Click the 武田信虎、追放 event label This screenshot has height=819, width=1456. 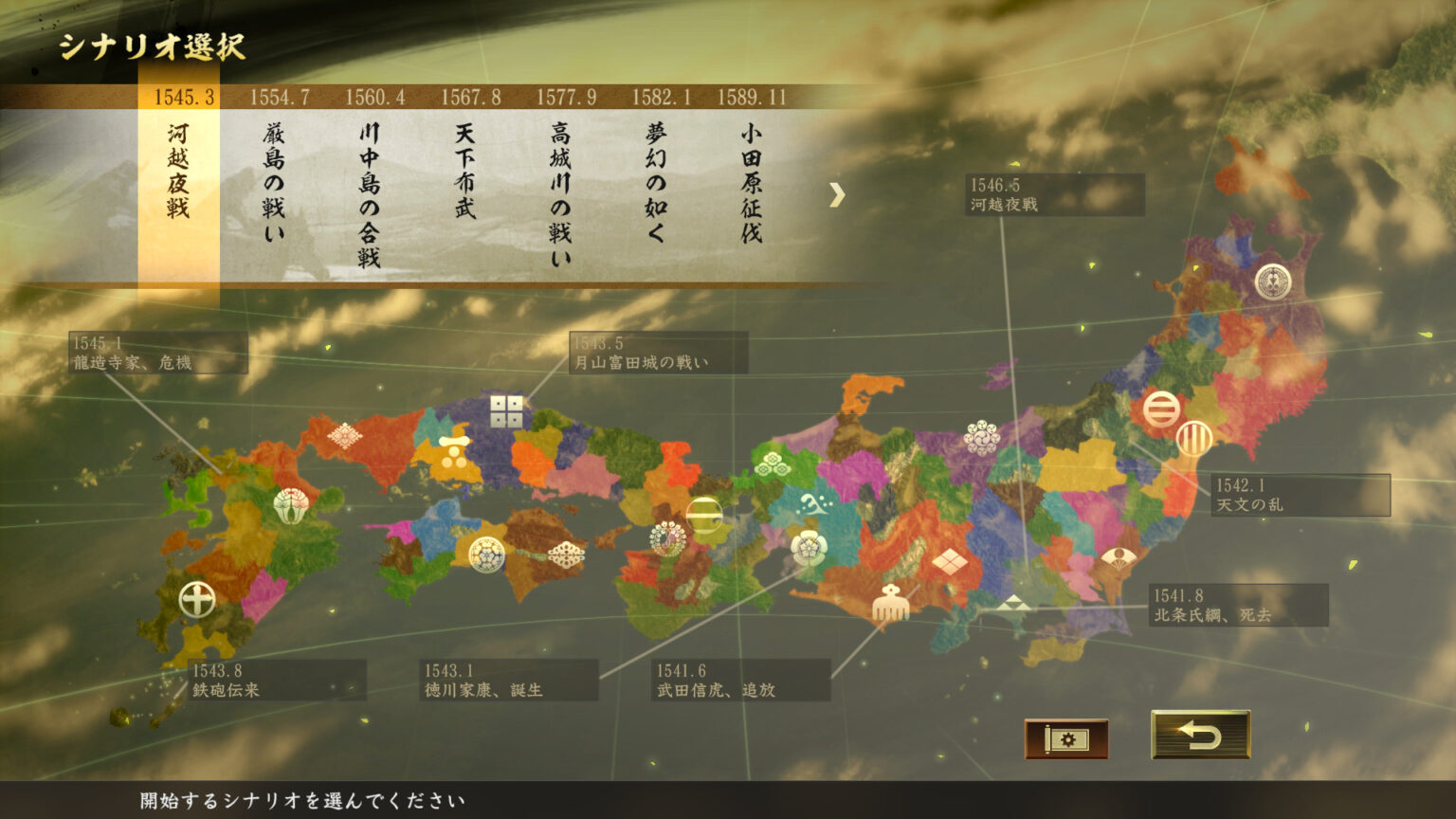click(x=742, y=681)
